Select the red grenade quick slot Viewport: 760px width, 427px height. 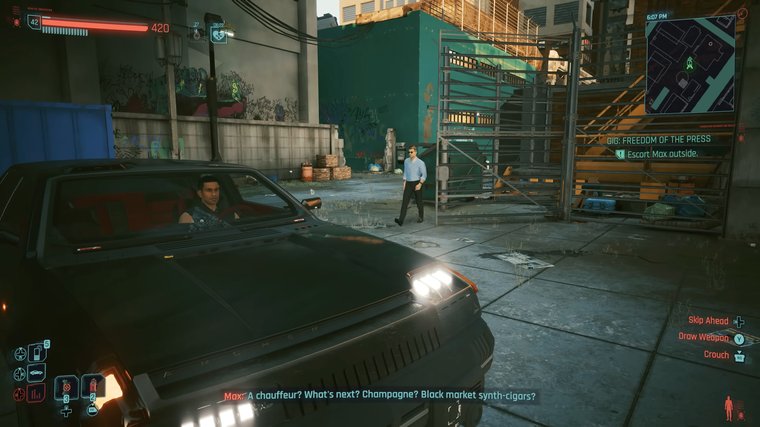click(x=93, y=386)
